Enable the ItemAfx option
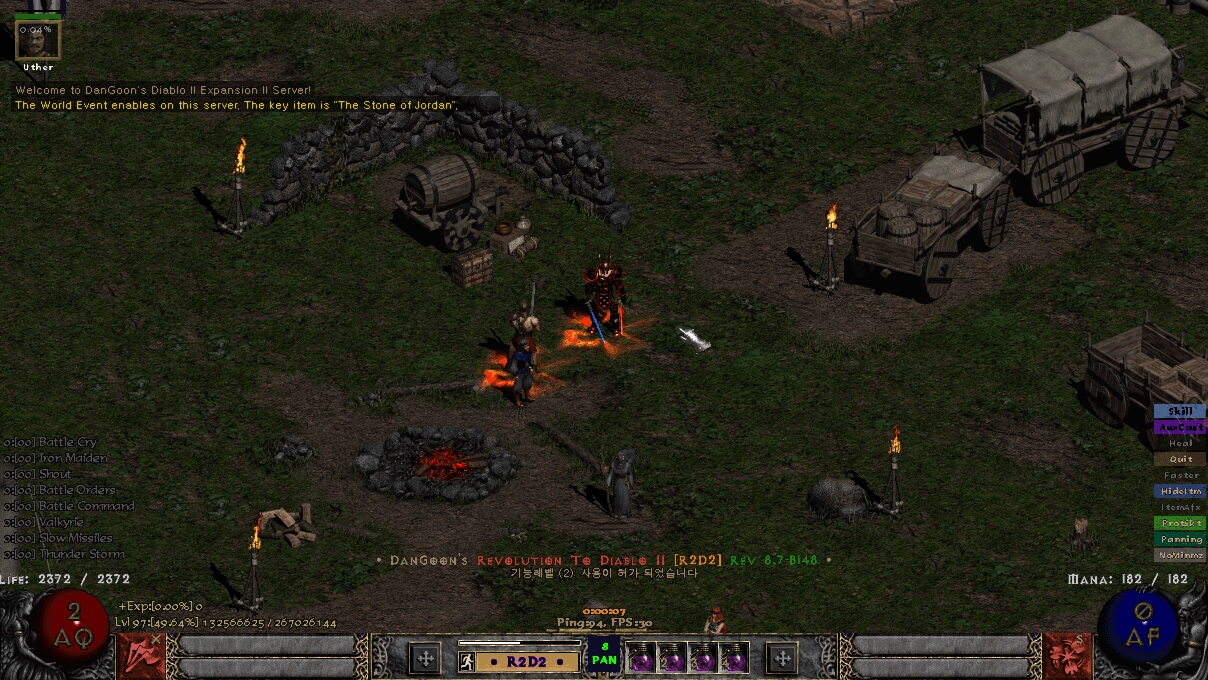The width and height of the screenshot is (1208, 680). click(x=1180, y=507)
